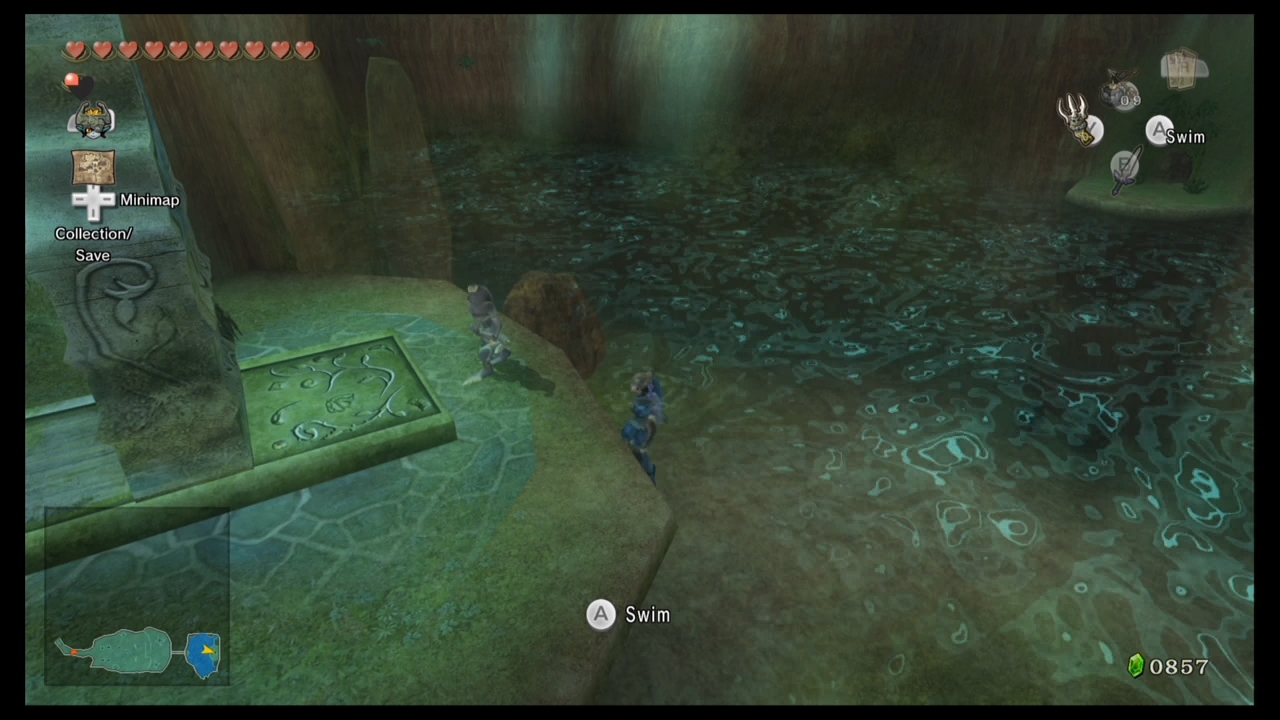Open the dungeon map icon above Minimap
Image resolution: width=1280 pixels, height=720 pixels.
tap(93, 166)
